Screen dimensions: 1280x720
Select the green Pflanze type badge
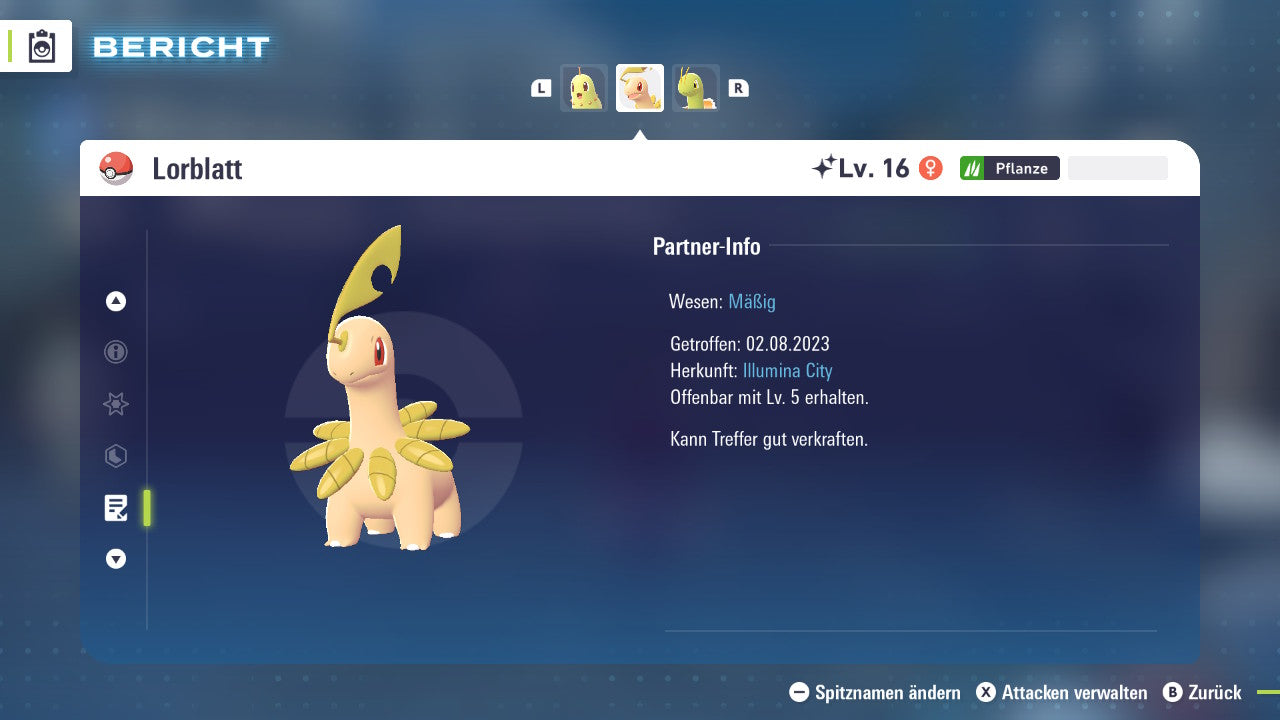(x=1009, y=167)
